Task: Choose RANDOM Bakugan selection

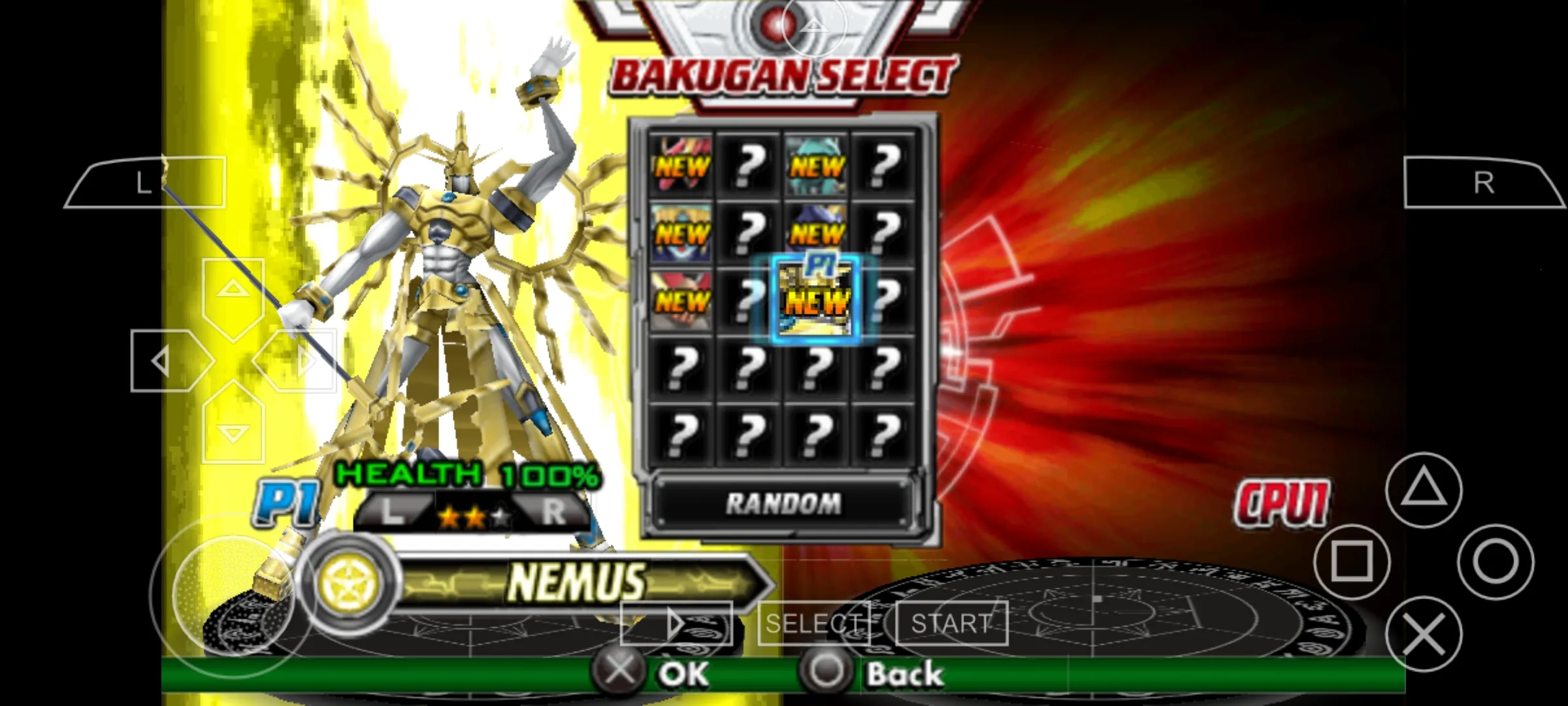Action: 784,503
